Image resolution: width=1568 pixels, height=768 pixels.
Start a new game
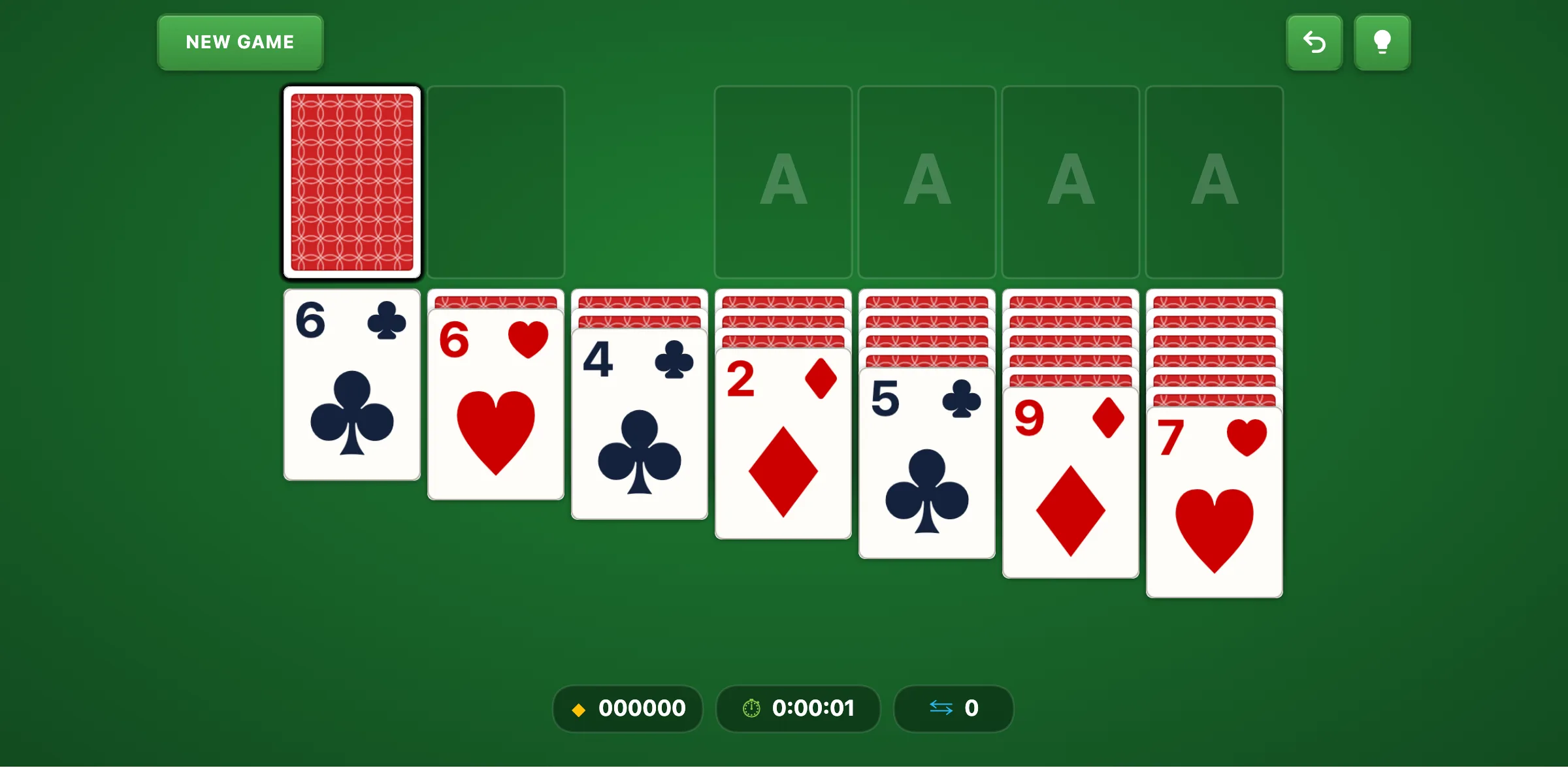240,42
